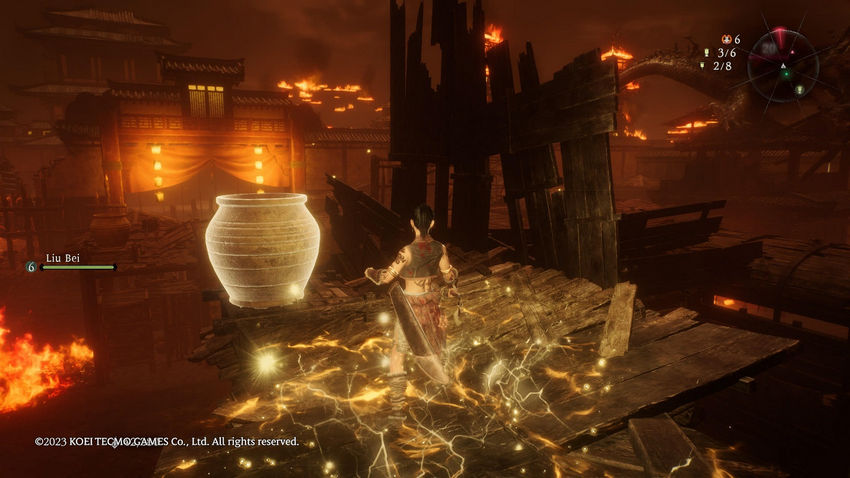
Task: Select the orange morale rank icon
Action: tap(725, 39)
